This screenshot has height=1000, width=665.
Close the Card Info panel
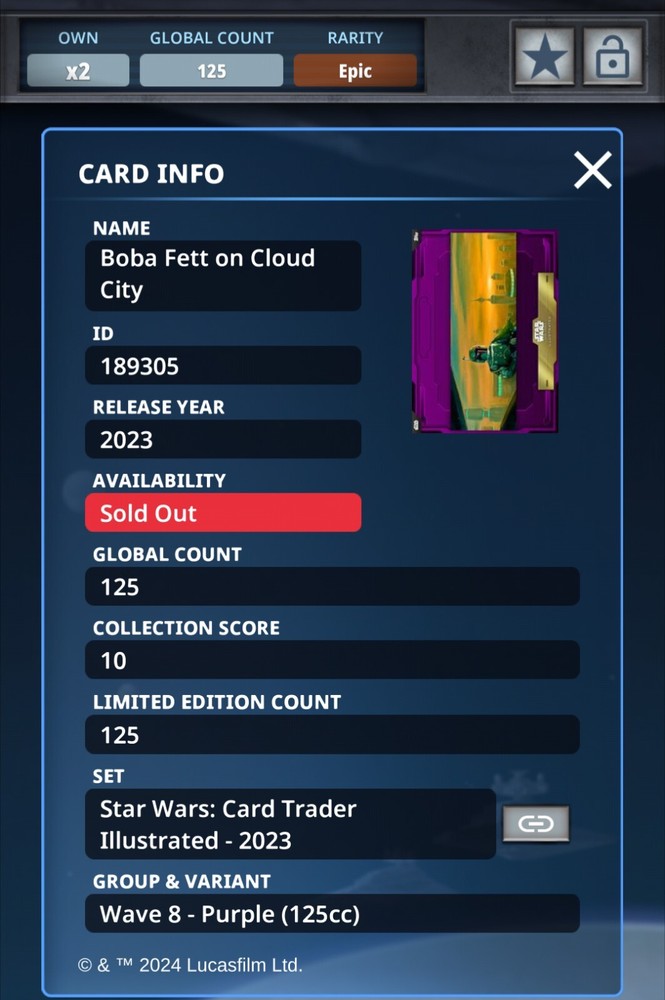point(592,171)
